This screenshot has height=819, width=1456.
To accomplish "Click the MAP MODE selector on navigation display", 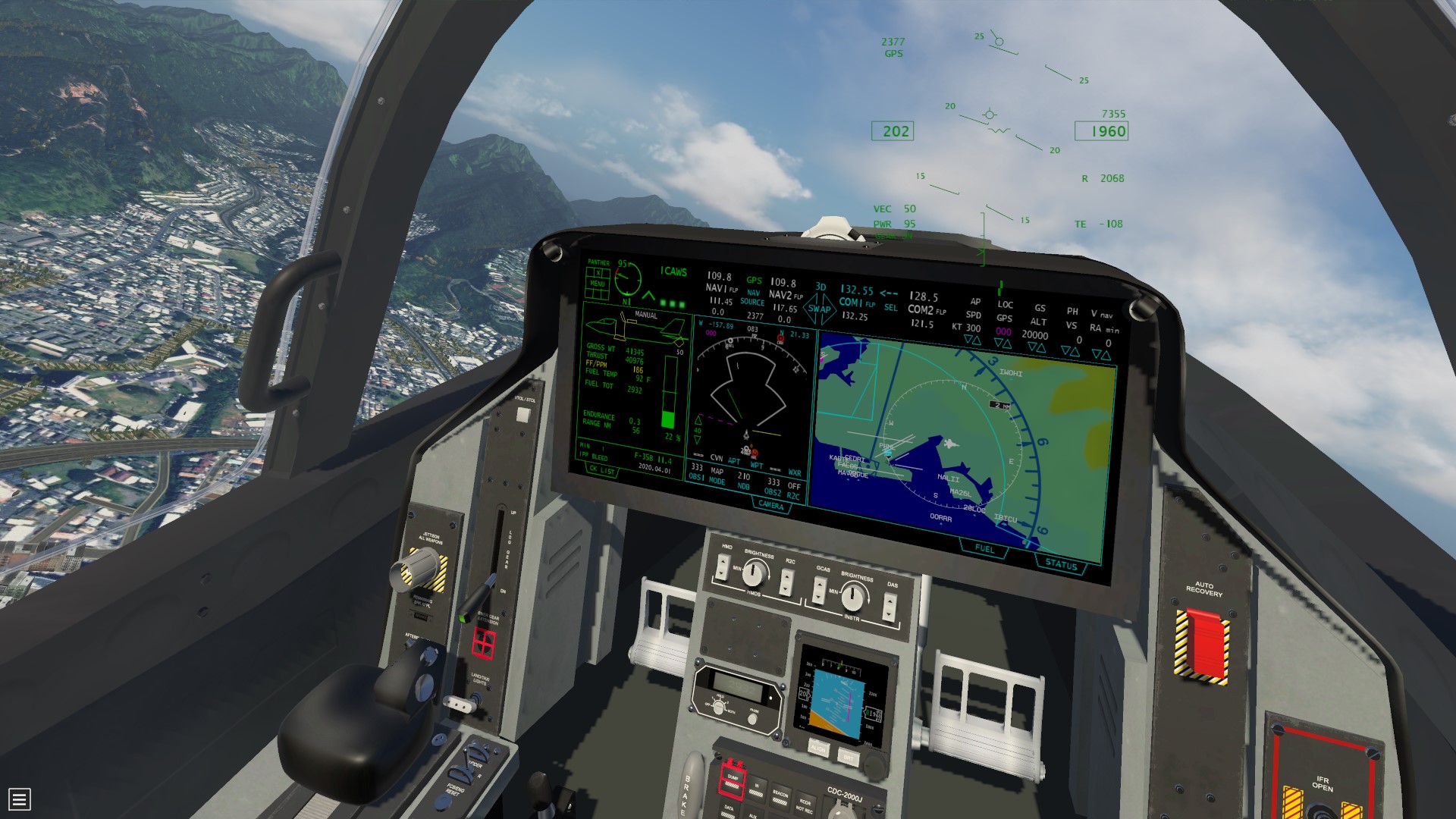I will 717,476.
